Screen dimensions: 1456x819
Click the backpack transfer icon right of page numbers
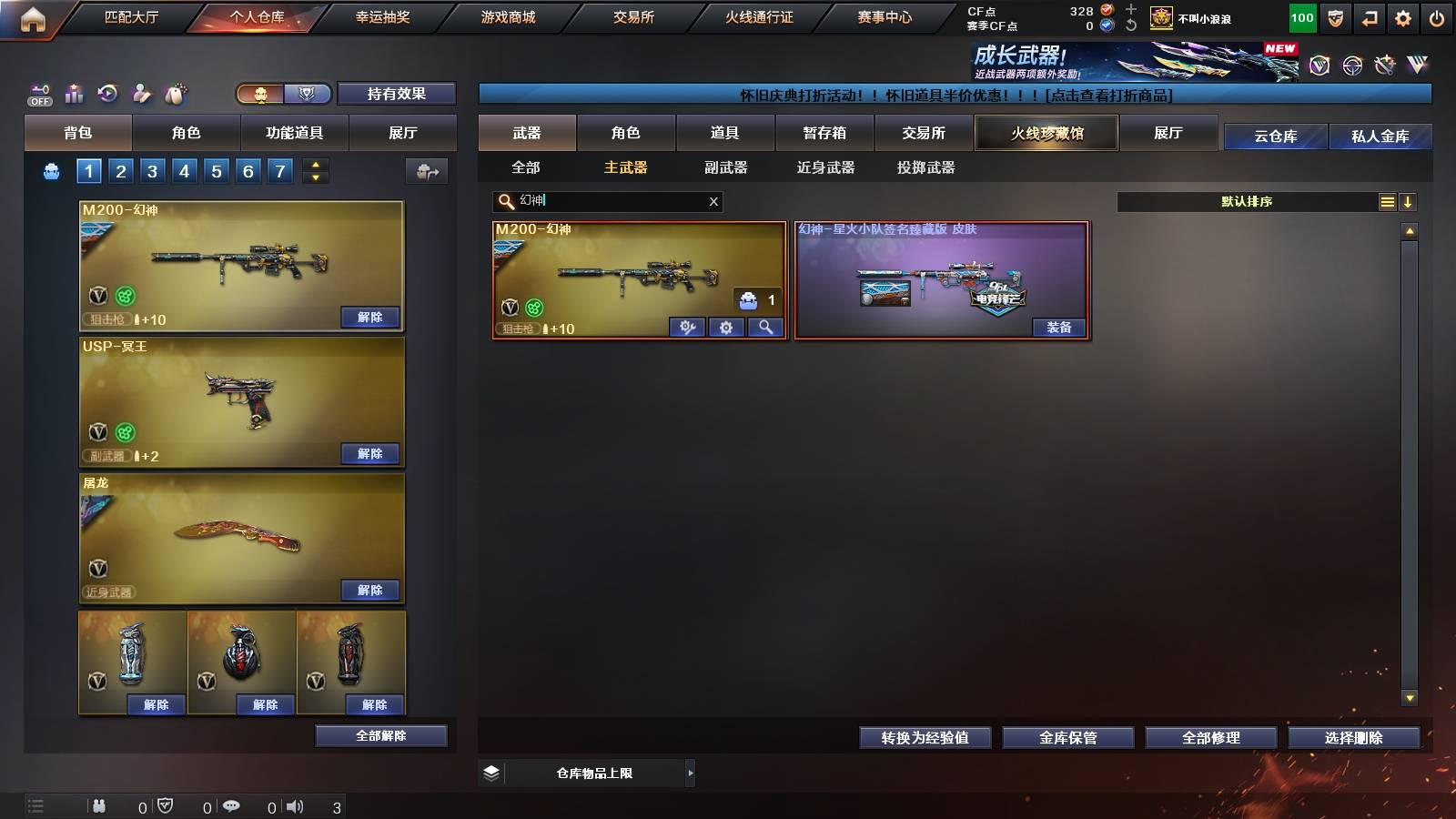coord(426,171)
